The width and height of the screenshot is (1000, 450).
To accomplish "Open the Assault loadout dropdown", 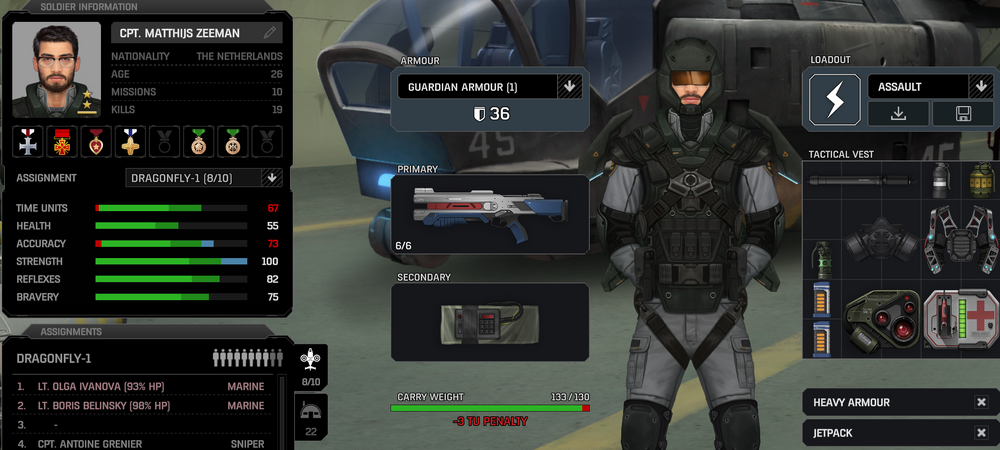I will point(980,87).
